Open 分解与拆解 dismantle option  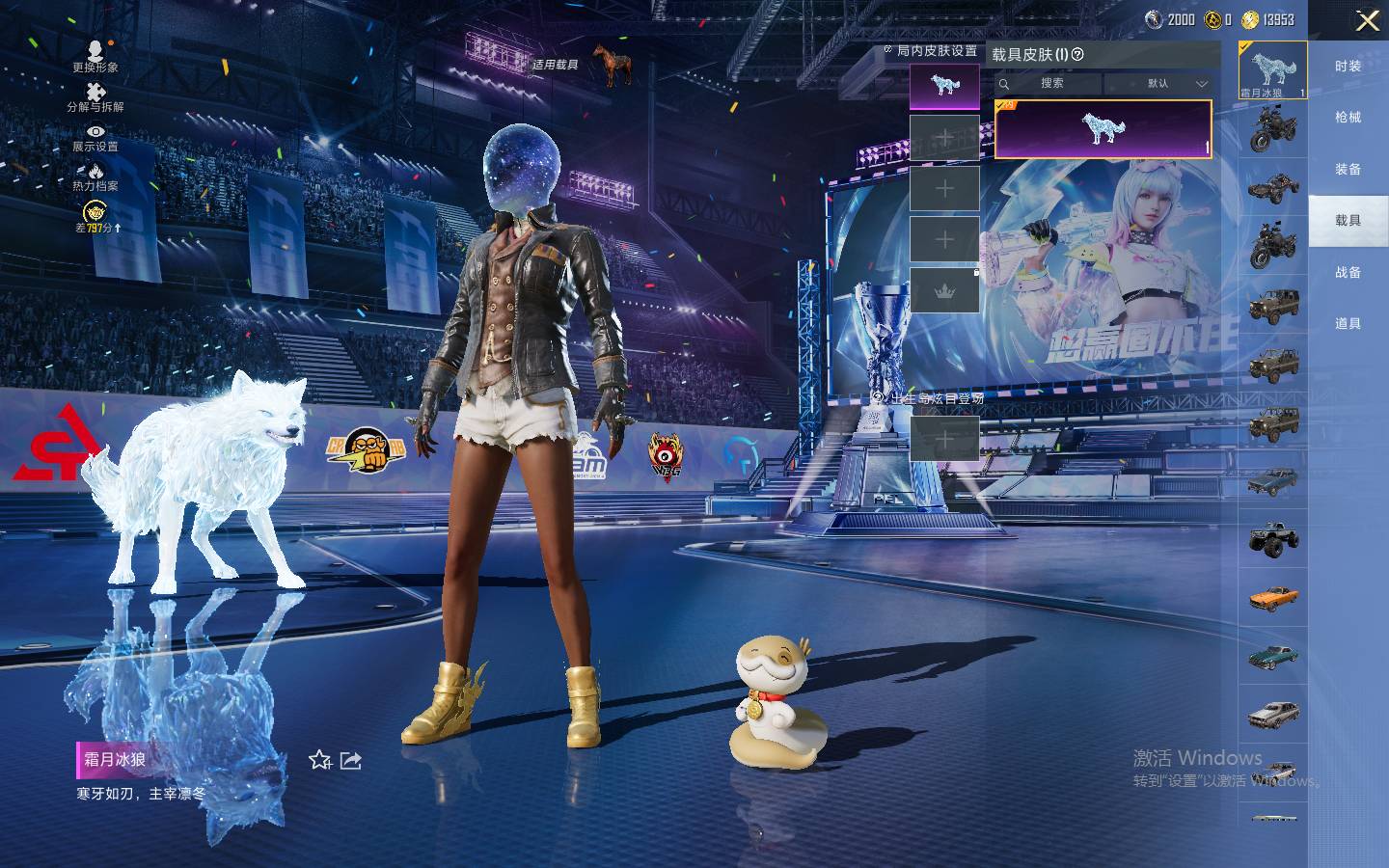95,95
